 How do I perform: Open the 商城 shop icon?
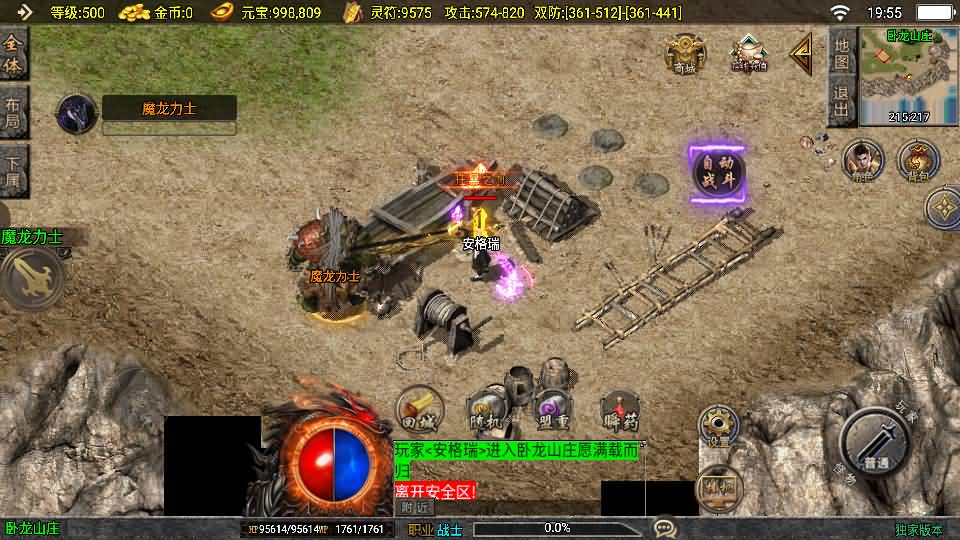685,54
